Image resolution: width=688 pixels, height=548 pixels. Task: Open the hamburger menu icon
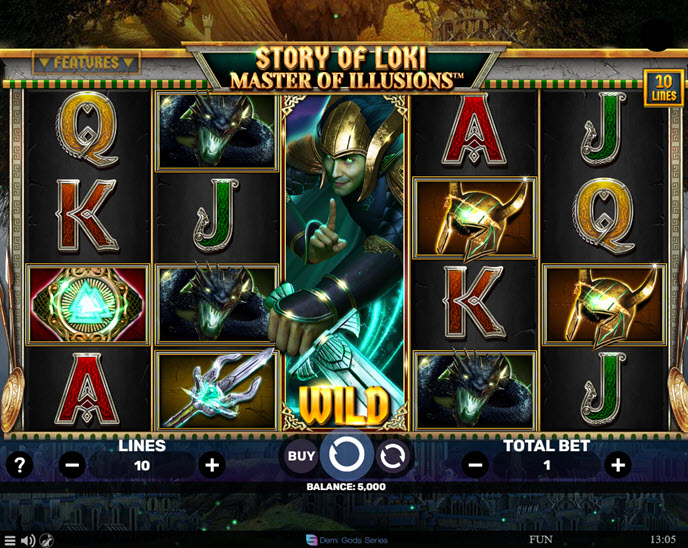click(x=10, y=540)
